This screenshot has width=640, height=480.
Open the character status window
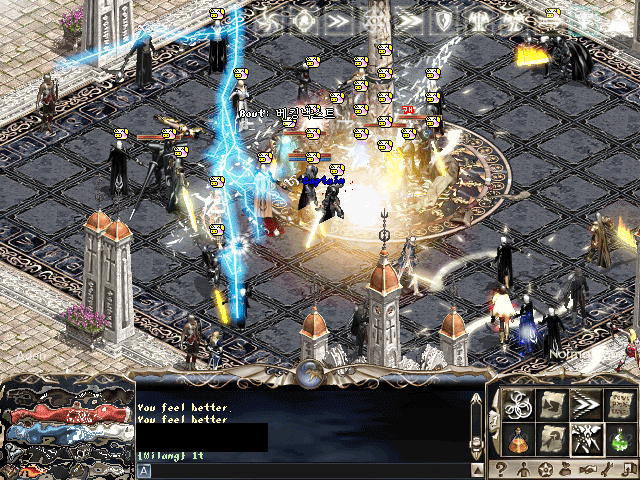click(522, 469)
